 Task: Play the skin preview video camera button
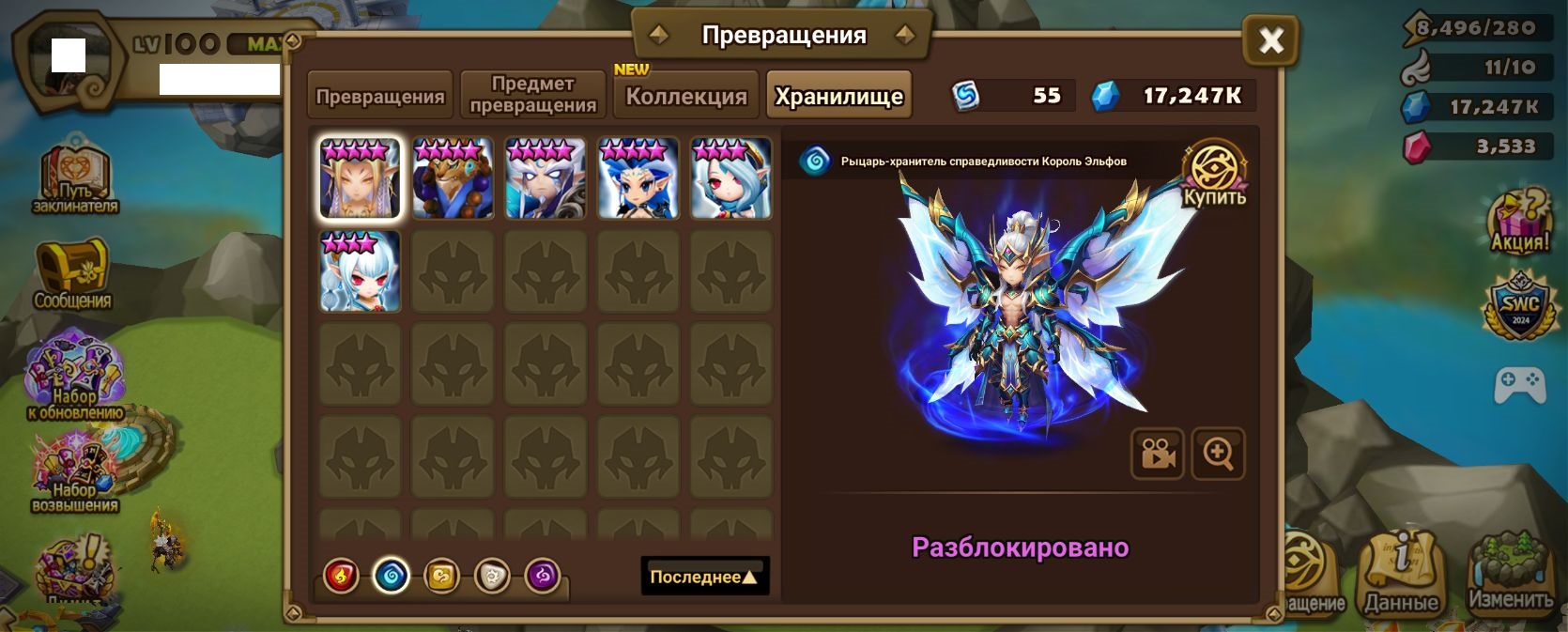click(1158, 454)
